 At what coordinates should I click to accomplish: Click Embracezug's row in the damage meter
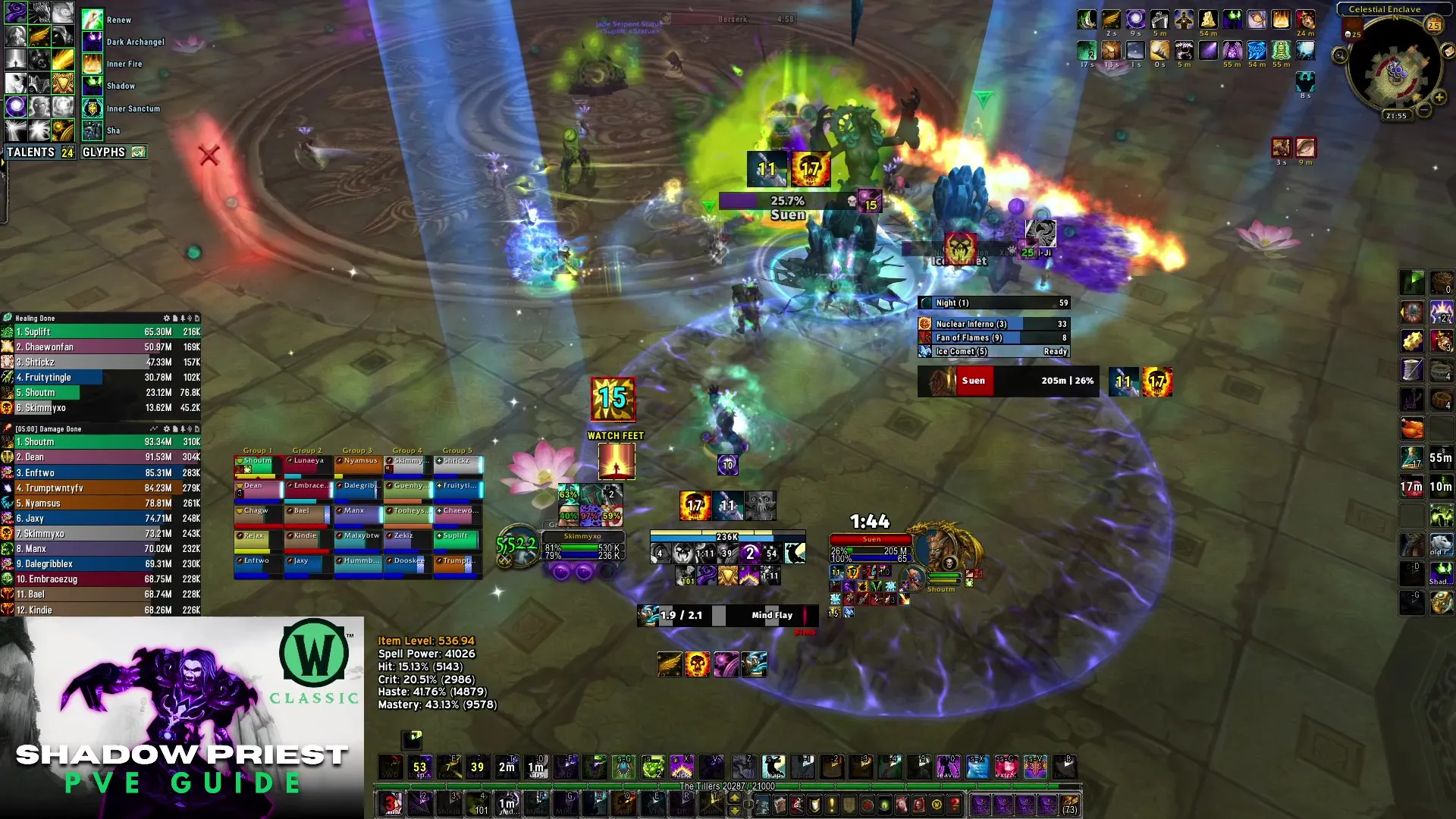101,579
